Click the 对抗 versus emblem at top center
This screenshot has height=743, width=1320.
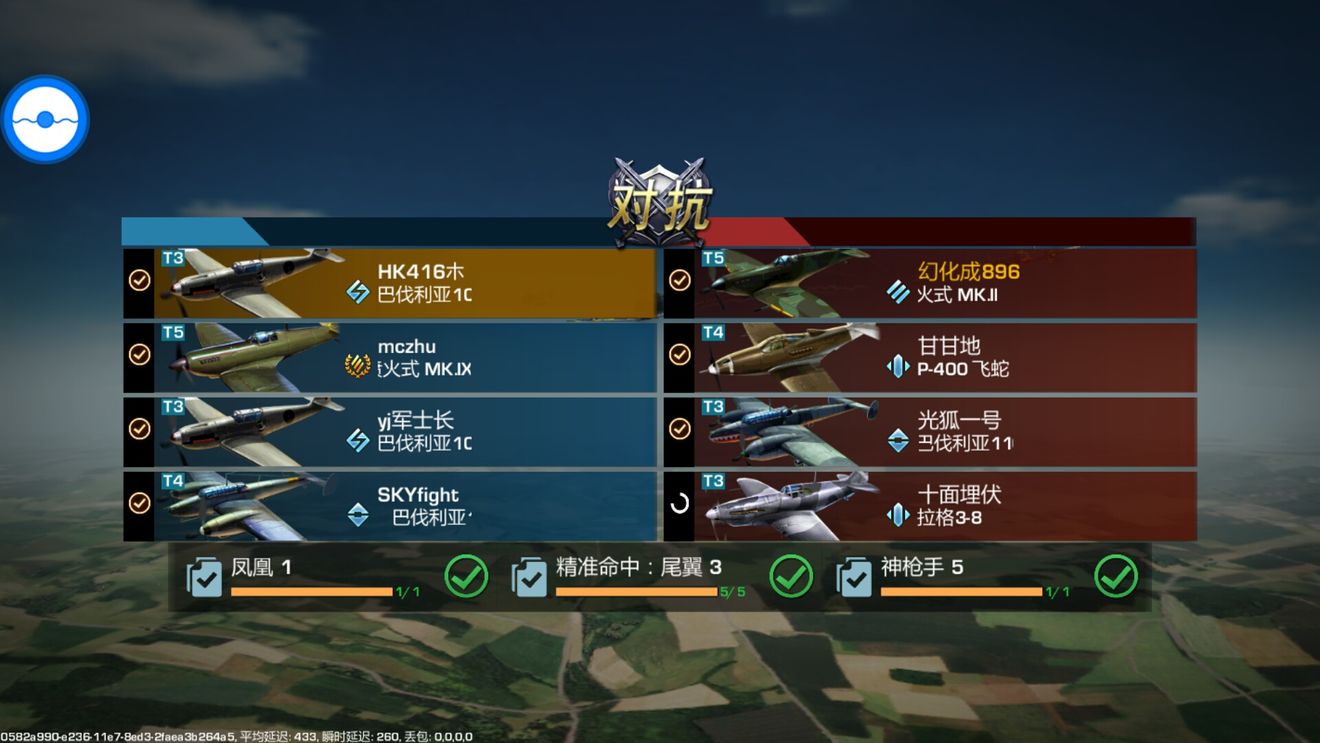[x=659, y=196]
